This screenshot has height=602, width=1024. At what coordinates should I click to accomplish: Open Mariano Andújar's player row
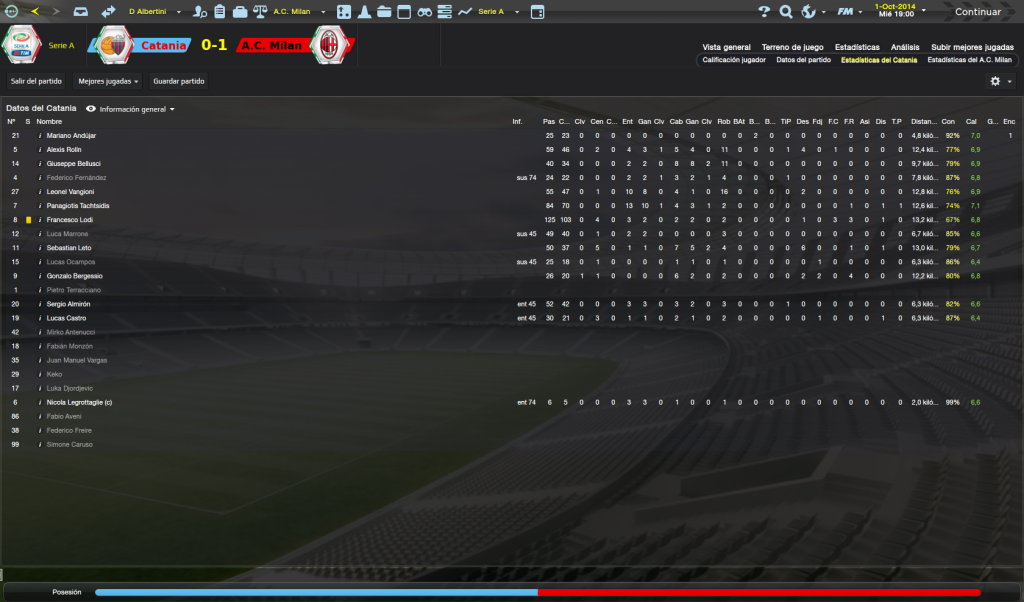point(70,135)
